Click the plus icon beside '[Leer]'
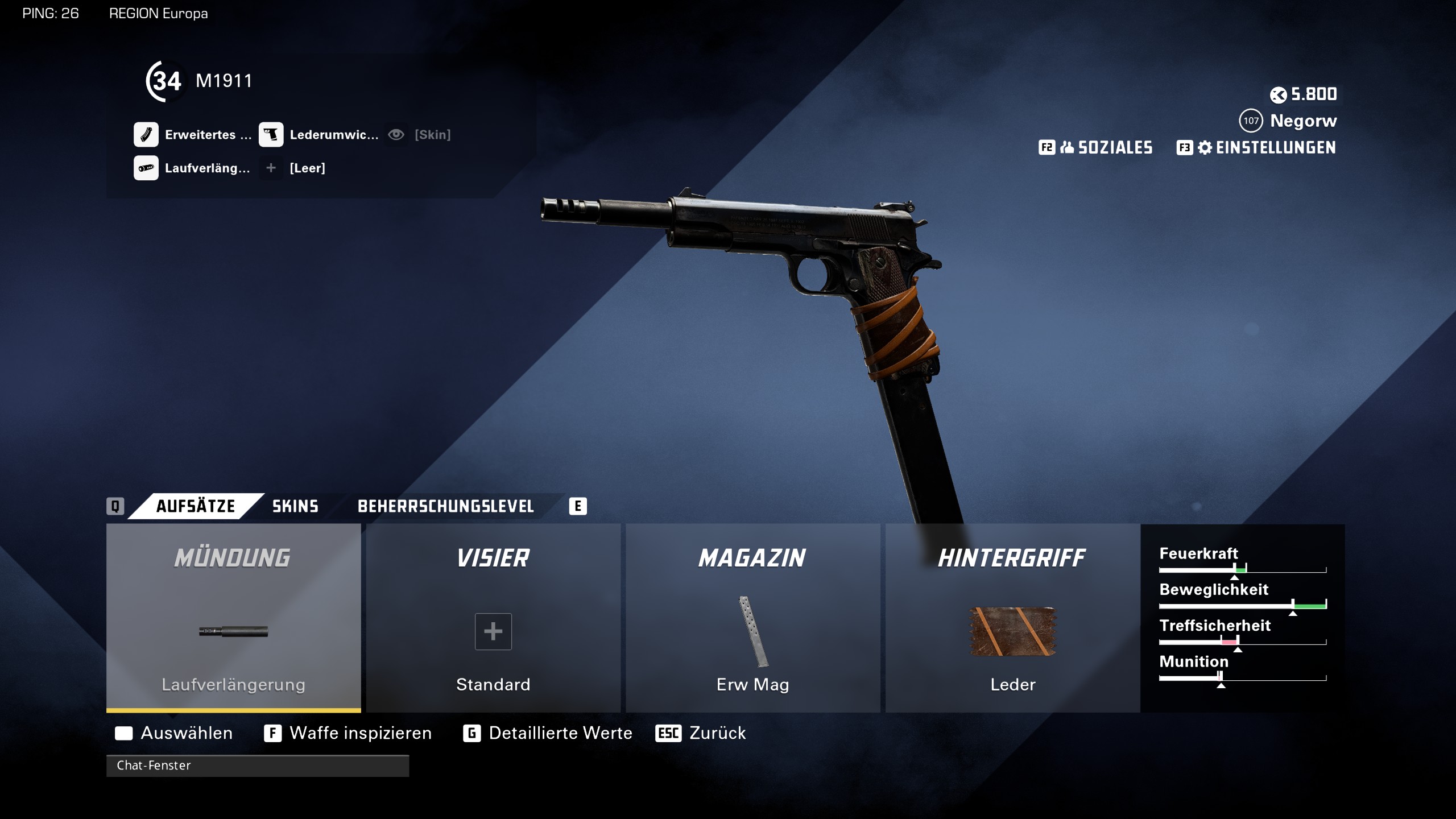The width and height of the screenshot is (1456, 819). click(271, 168)
